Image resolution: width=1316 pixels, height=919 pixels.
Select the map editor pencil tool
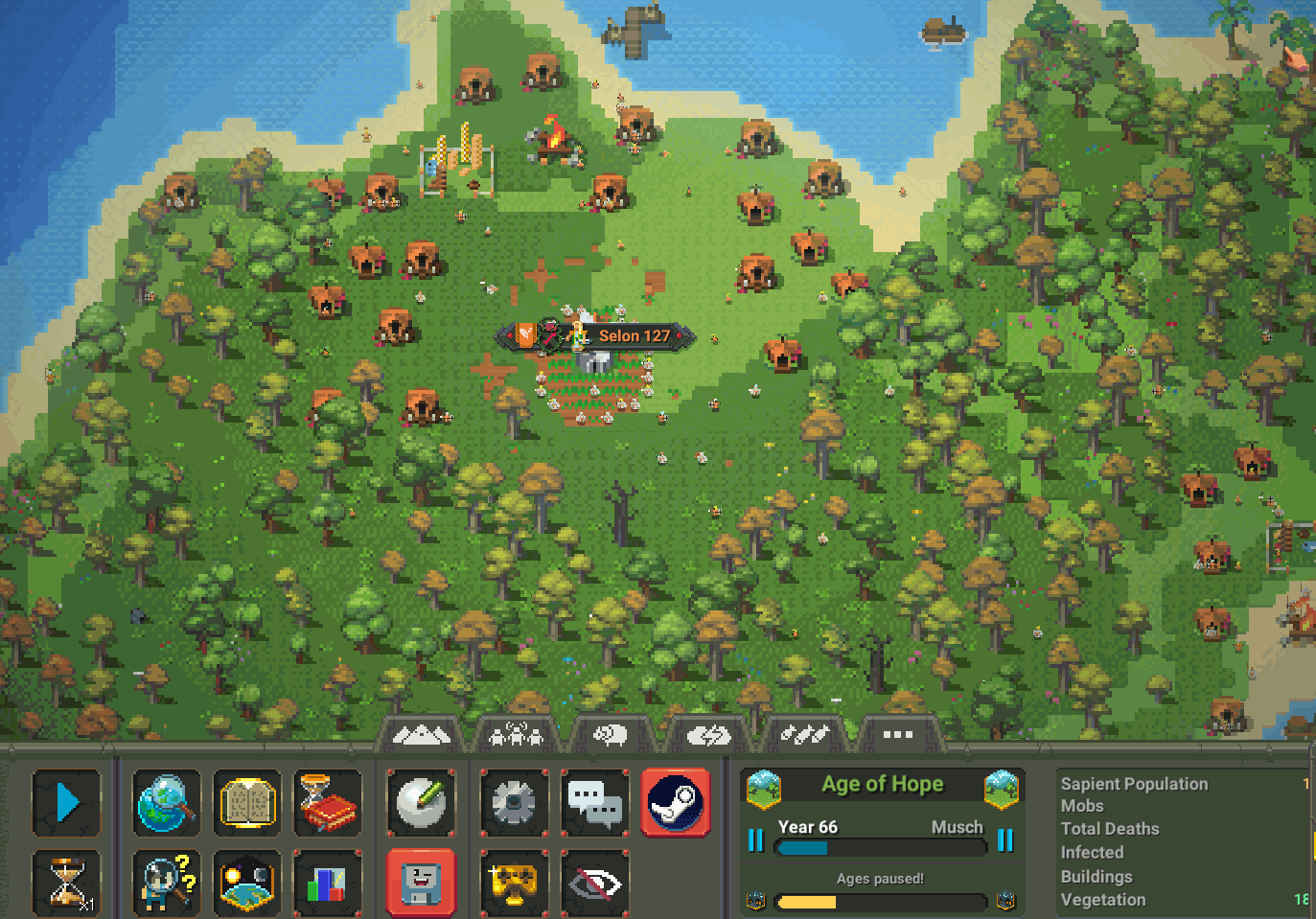point(421,803)
